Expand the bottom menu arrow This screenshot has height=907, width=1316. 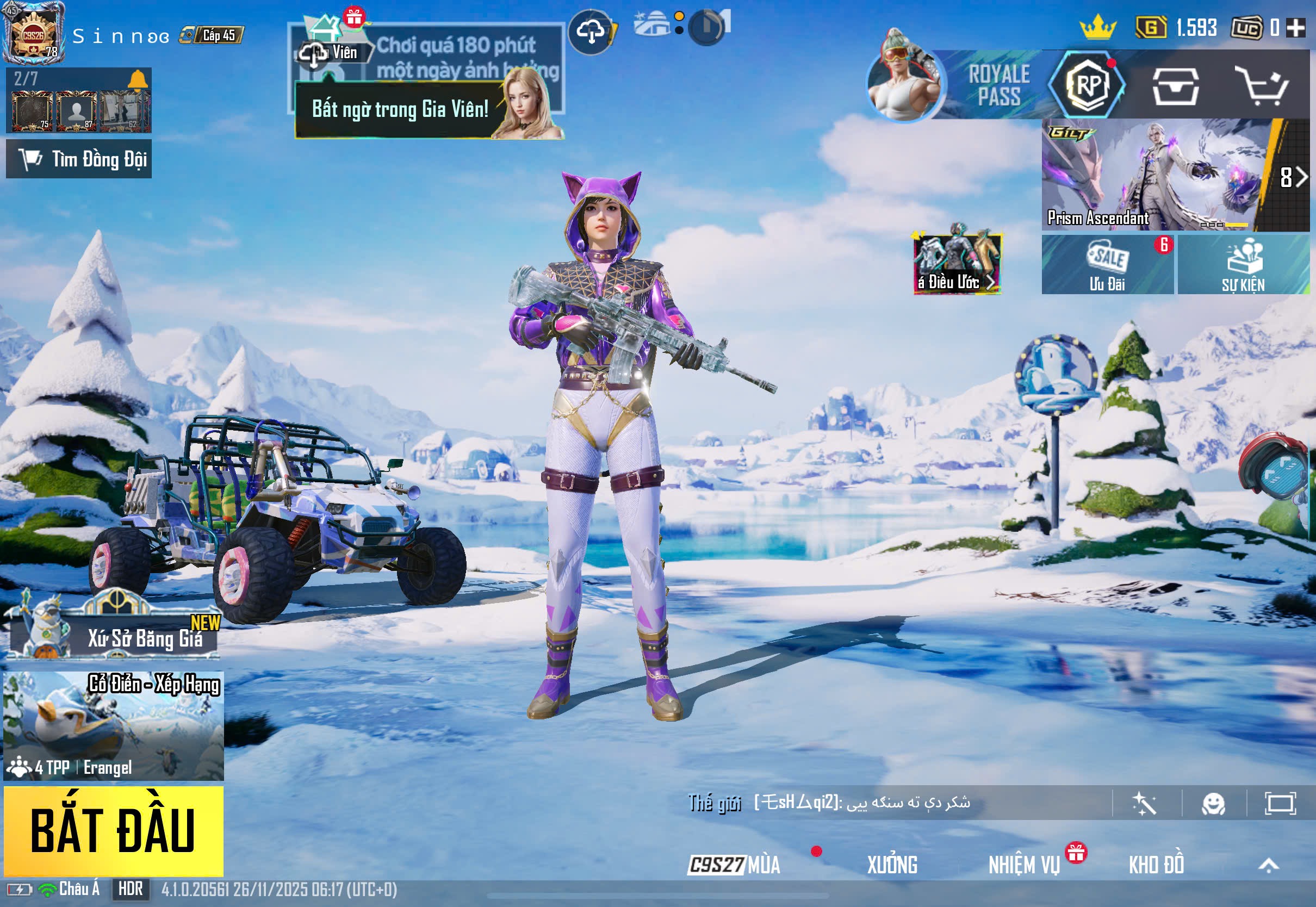(1268, 865)
